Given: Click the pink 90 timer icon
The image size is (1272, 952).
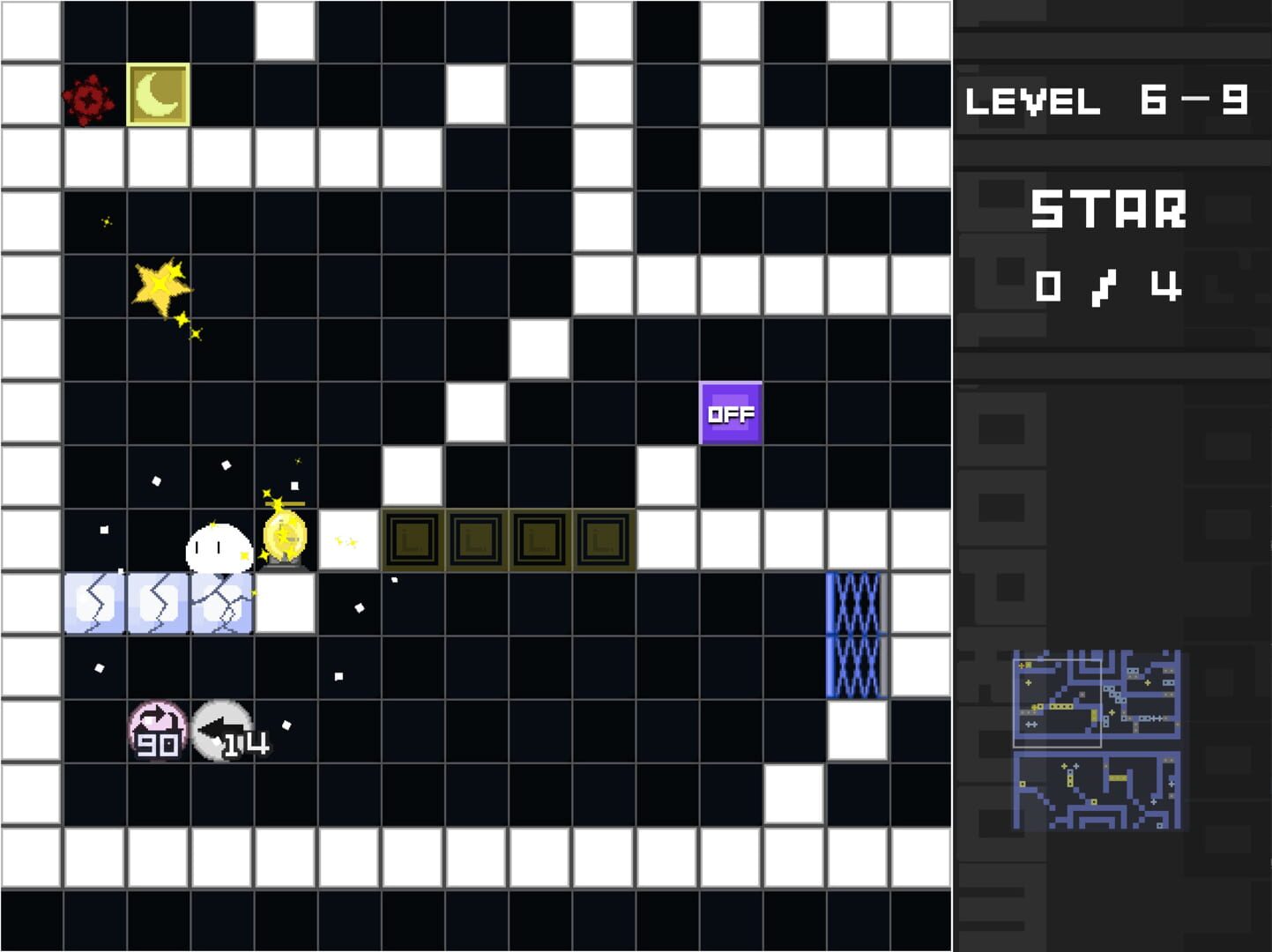Looking at the screenshot, I should (x=157, y=728).
